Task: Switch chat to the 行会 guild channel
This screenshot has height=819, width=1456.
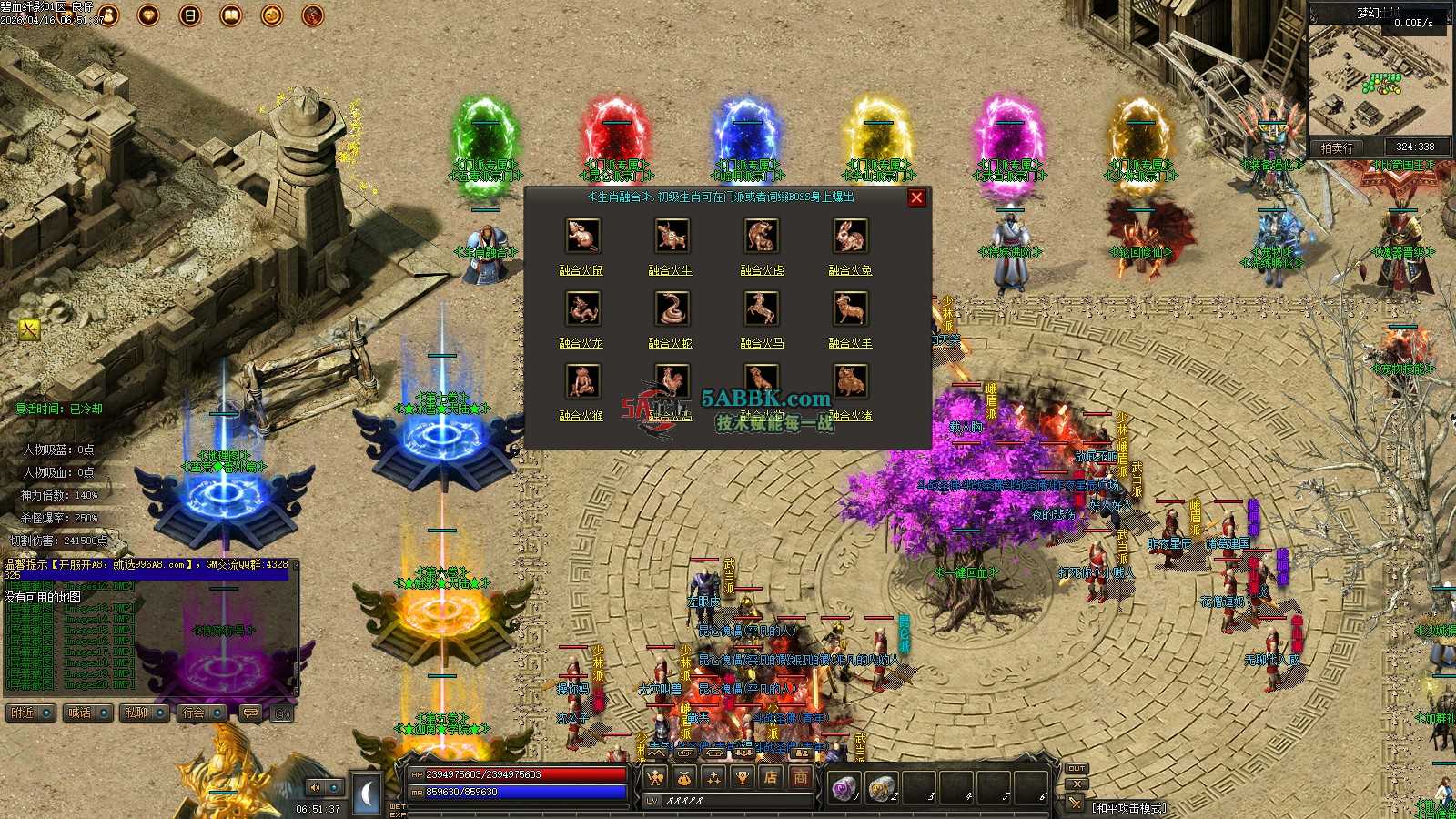Action: (x=194, y=713)
